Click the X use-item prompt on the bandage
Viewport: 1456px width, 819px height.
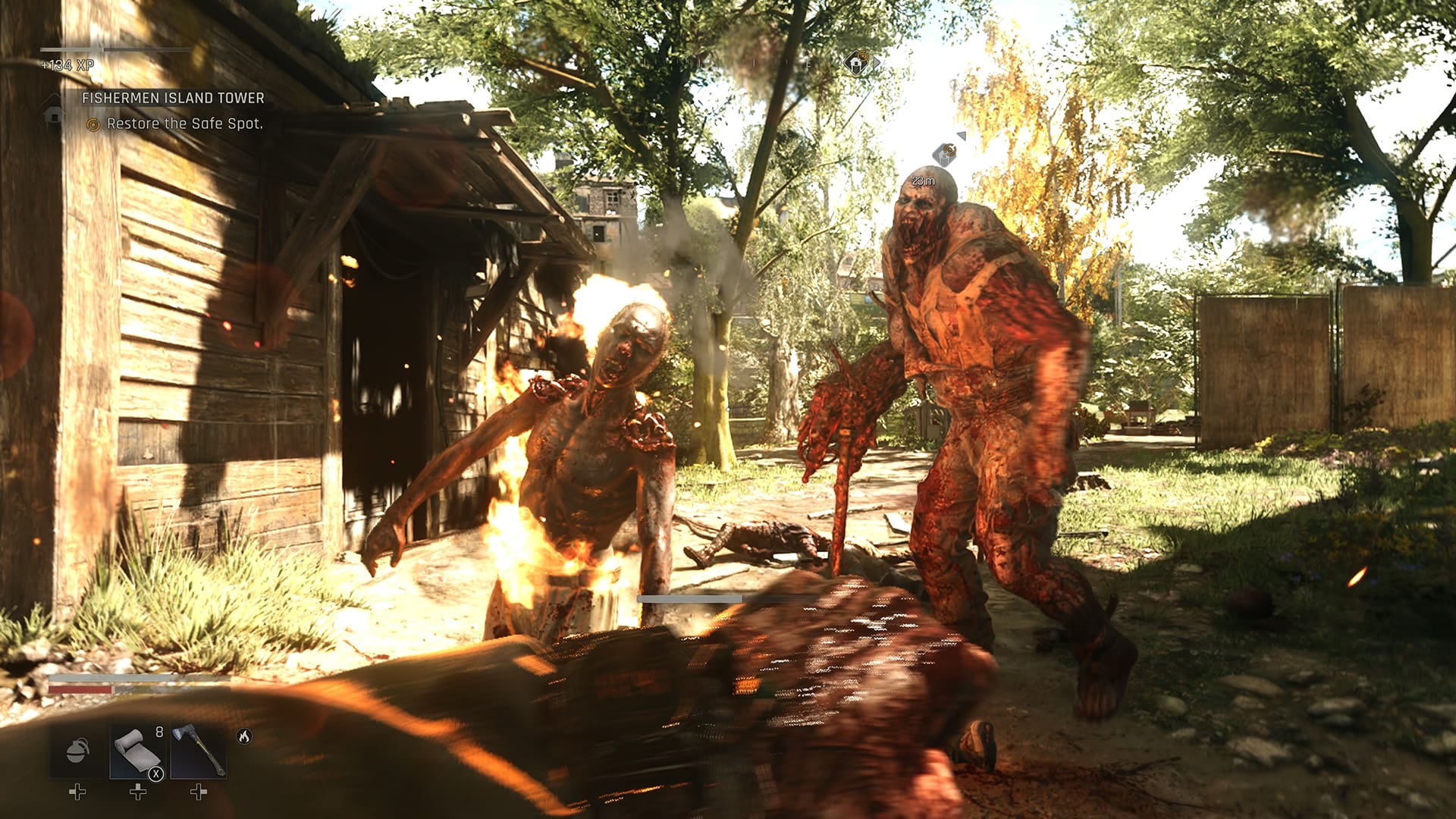pyautogui.click(x=156, y=774)
